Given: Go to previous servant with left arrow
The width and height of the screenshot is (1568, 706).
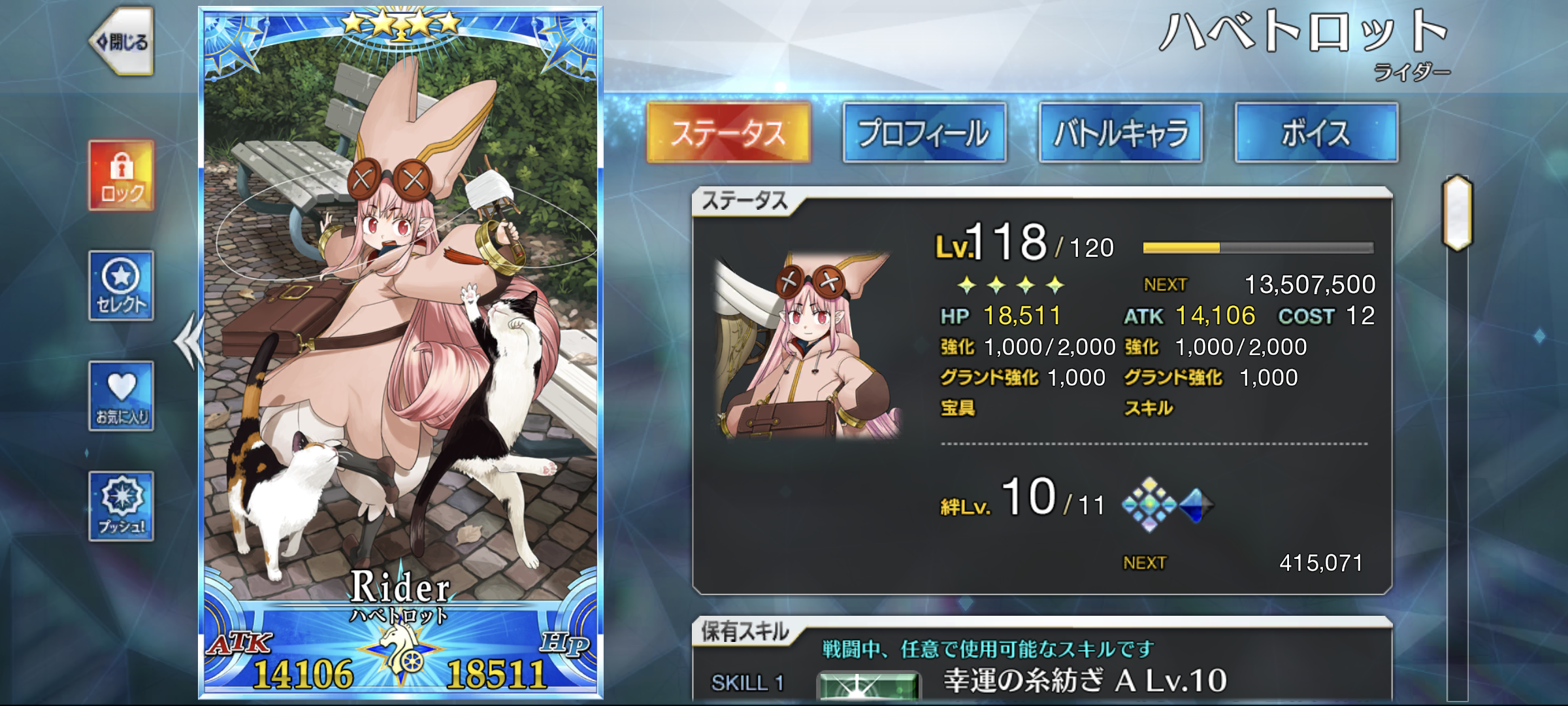Looking at the screenshot, I should point(188,341).
